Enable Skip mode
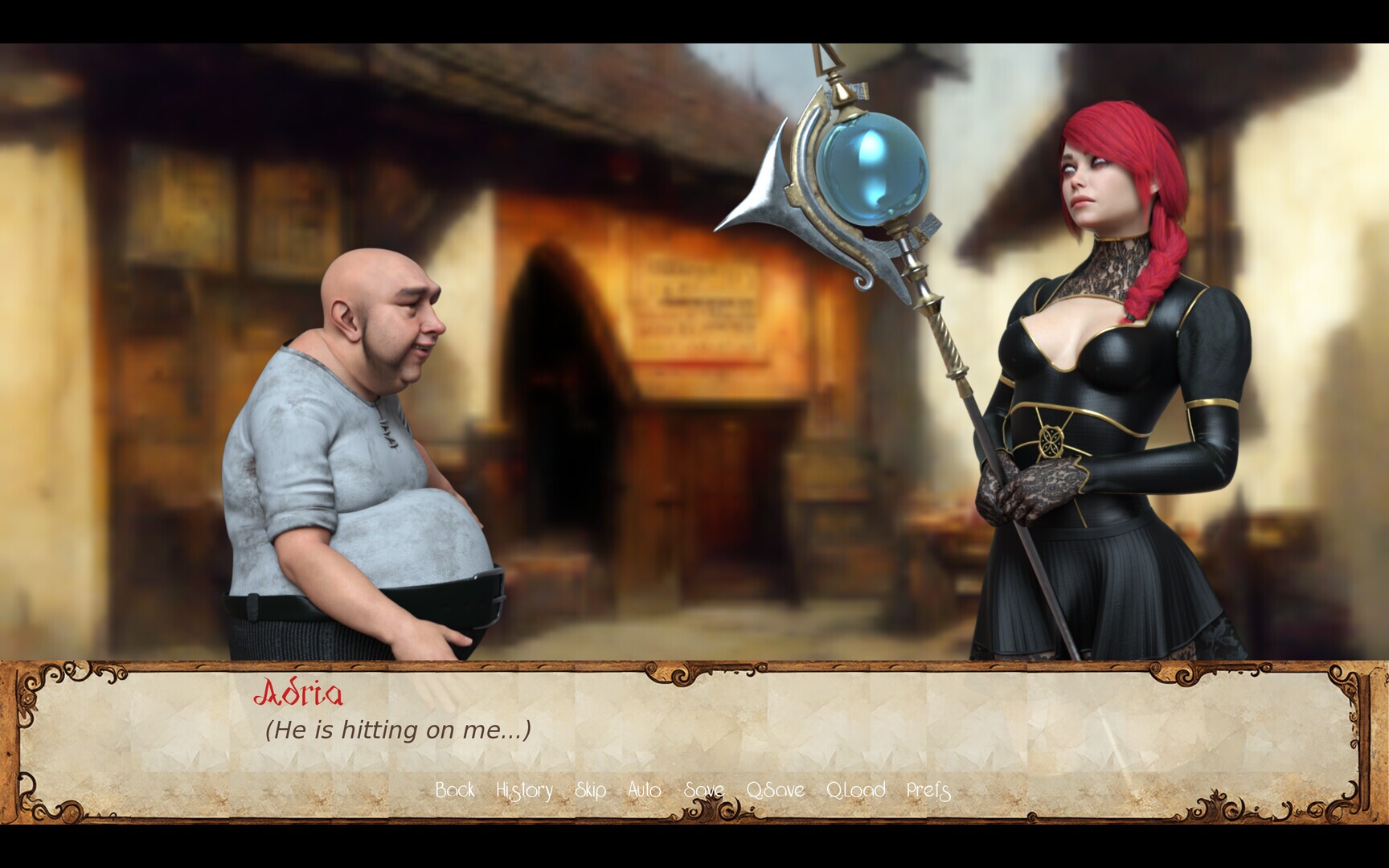Viewport: 1389px width, 868px height. 592,791
